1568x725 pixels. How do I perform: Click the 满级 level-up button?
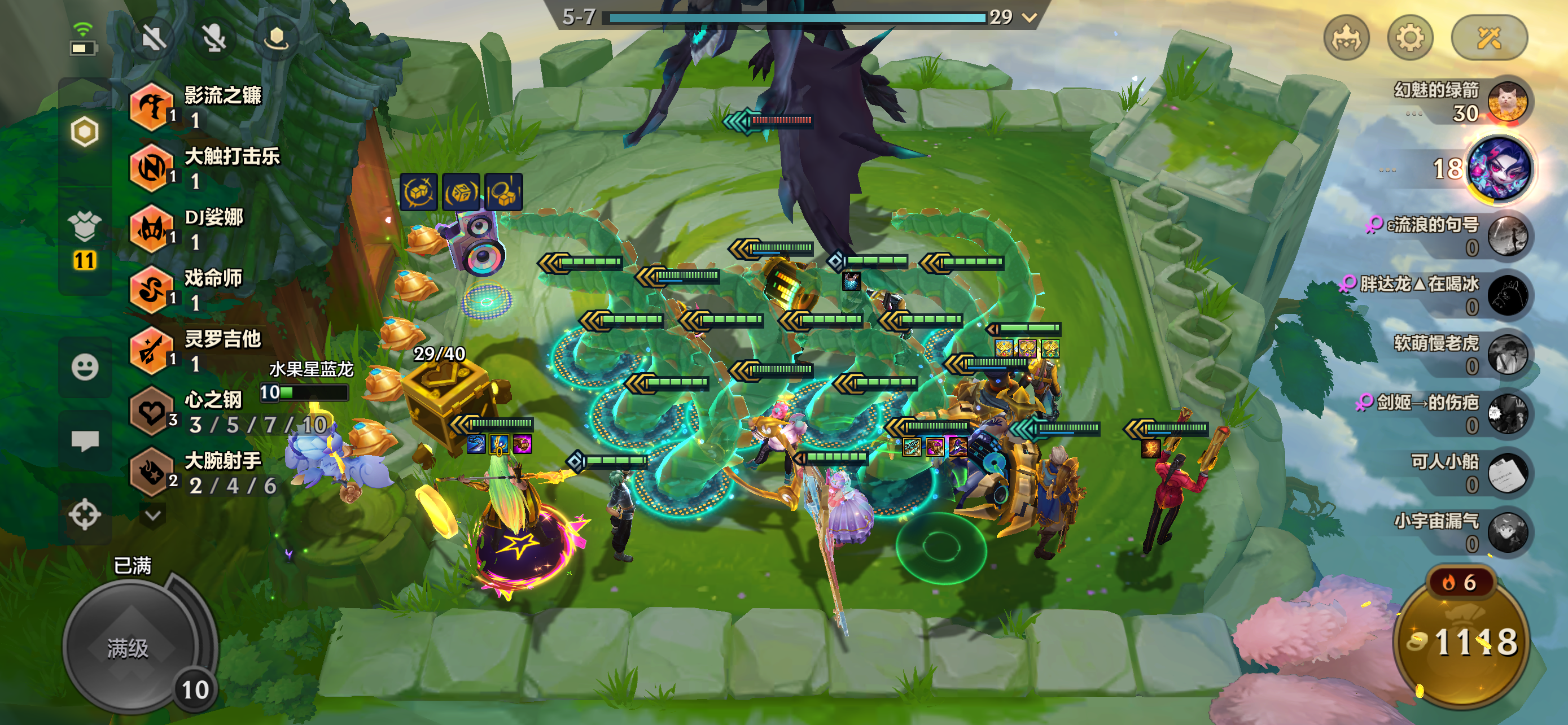coord(129,647)
